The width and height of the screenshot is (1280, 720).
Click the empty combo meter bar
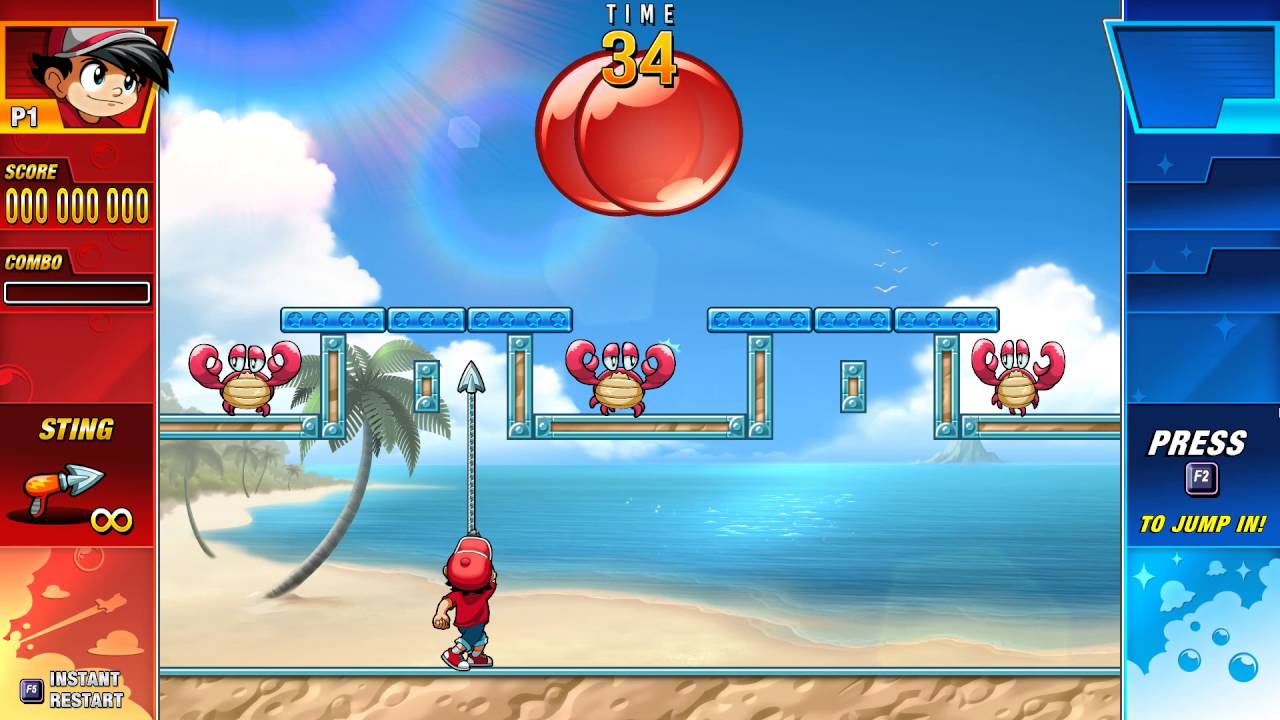[77, 293]
